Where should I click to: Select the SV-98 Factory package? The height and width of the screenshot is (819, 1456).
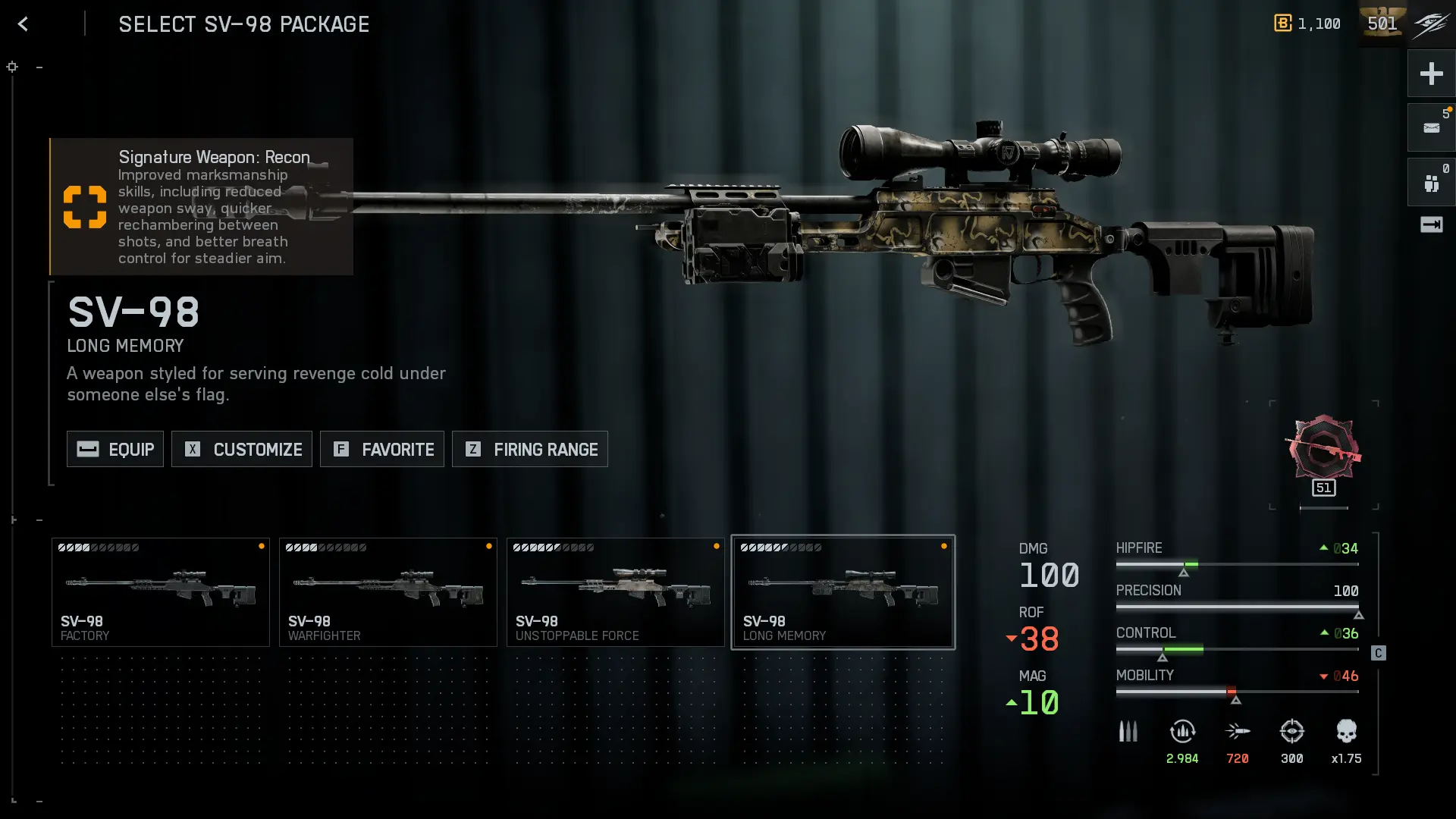click(161, 592)
